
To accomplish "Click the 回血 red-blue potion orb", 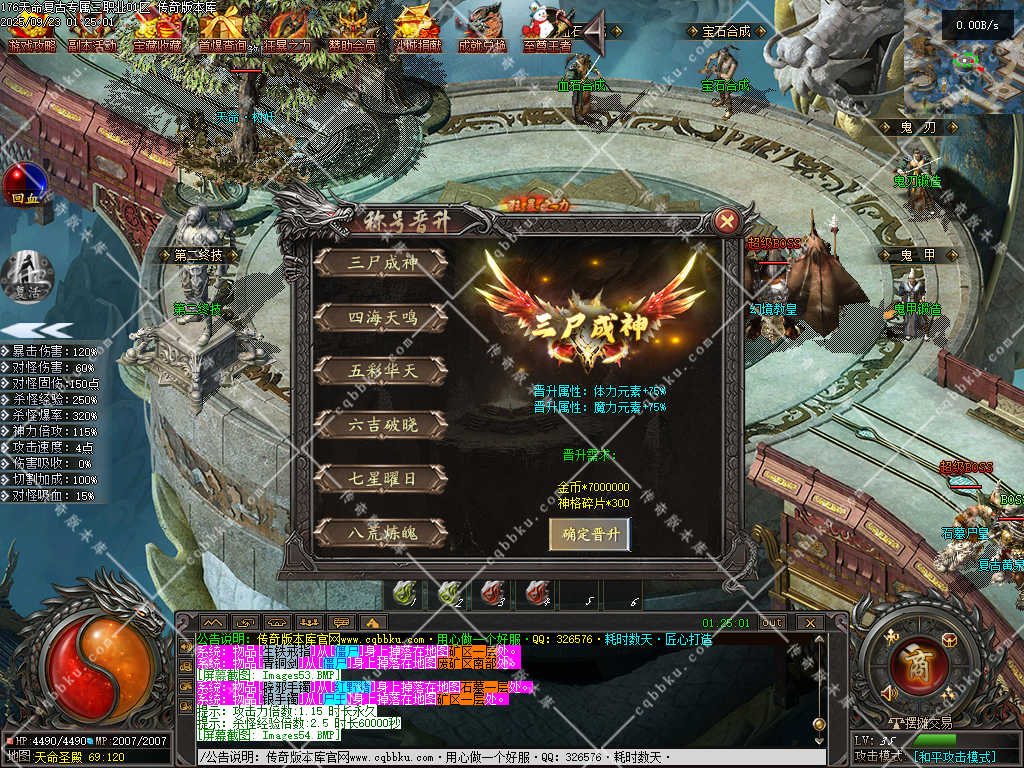I will [23, 185].
